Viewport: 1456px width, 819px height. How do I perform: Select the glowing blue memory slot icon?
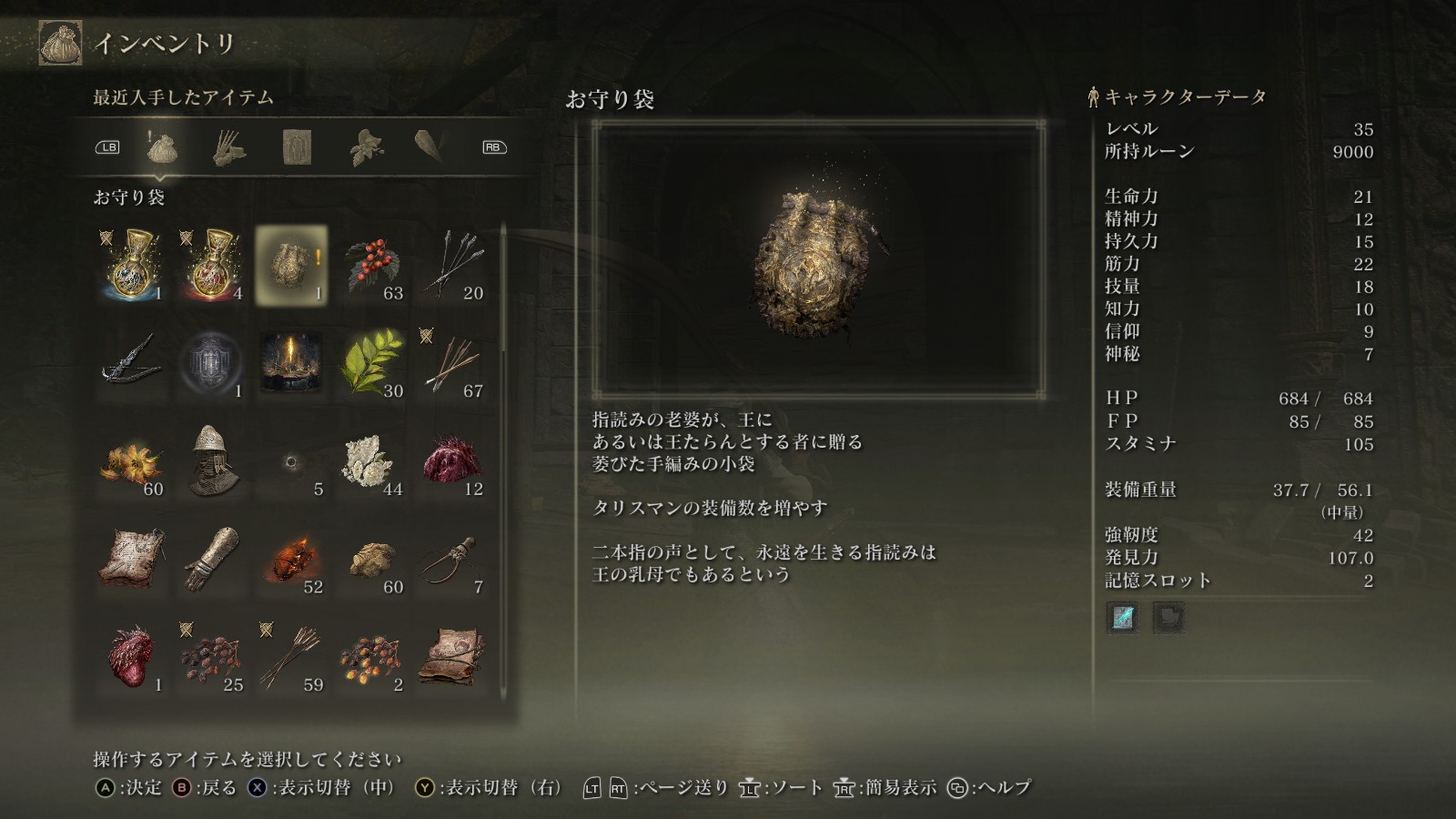pyautogui.click(x=1123, y=618)
